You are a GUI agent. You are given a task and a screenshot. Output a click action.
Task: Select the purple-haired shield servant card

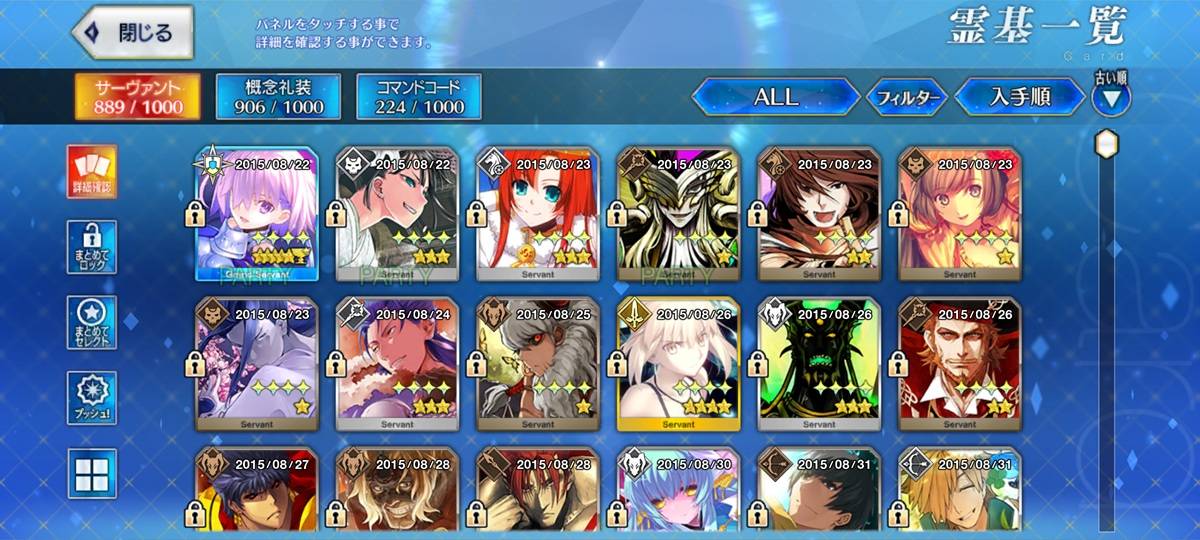click(x=257, y=212)
